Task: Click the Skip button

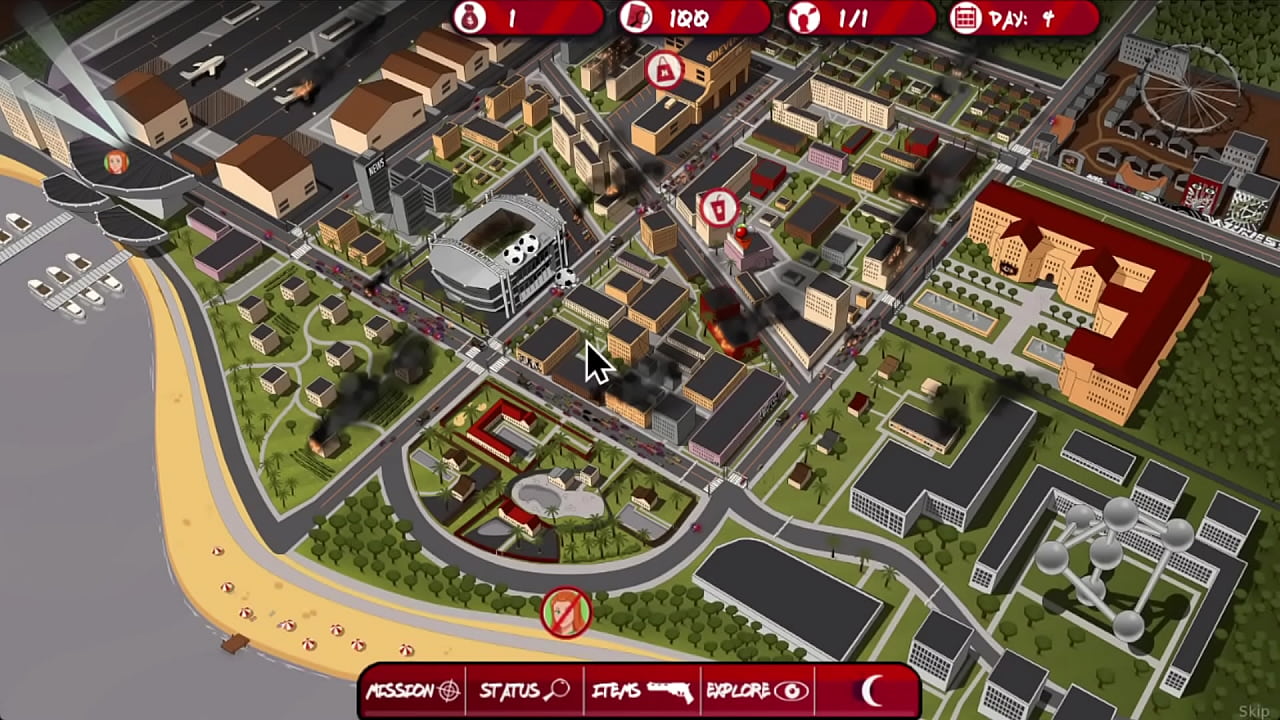Action: pos(1253,711)
